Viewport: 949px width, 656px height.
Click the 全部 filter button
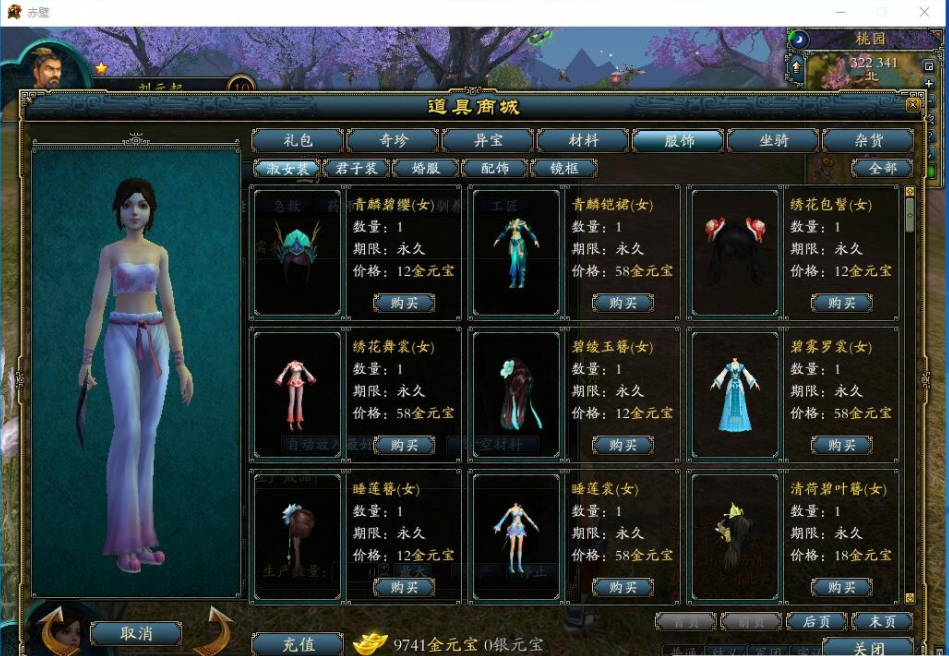[x=882, y=169]
